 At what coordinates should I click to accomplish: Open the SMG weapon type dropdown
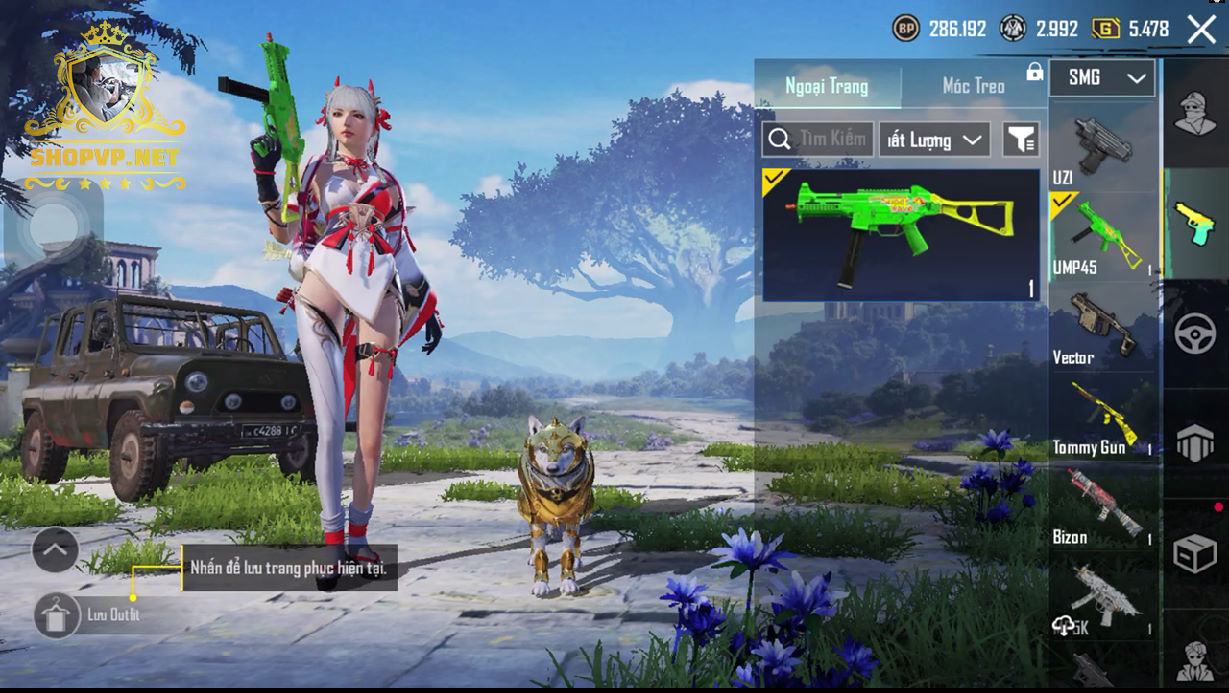click(1102, 78)
